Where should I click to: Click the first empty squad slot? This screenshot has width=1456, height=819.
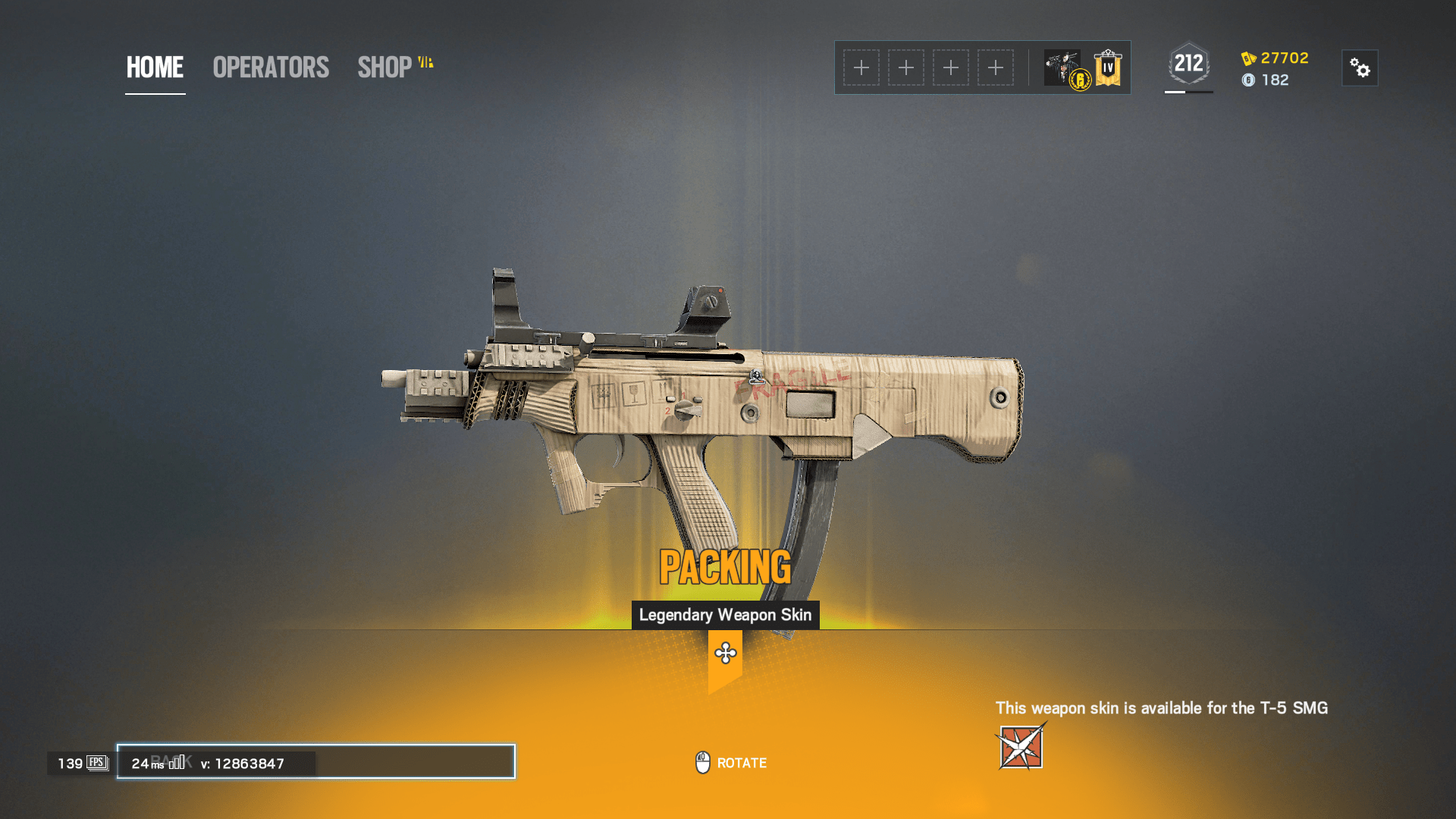pos(861,67)
